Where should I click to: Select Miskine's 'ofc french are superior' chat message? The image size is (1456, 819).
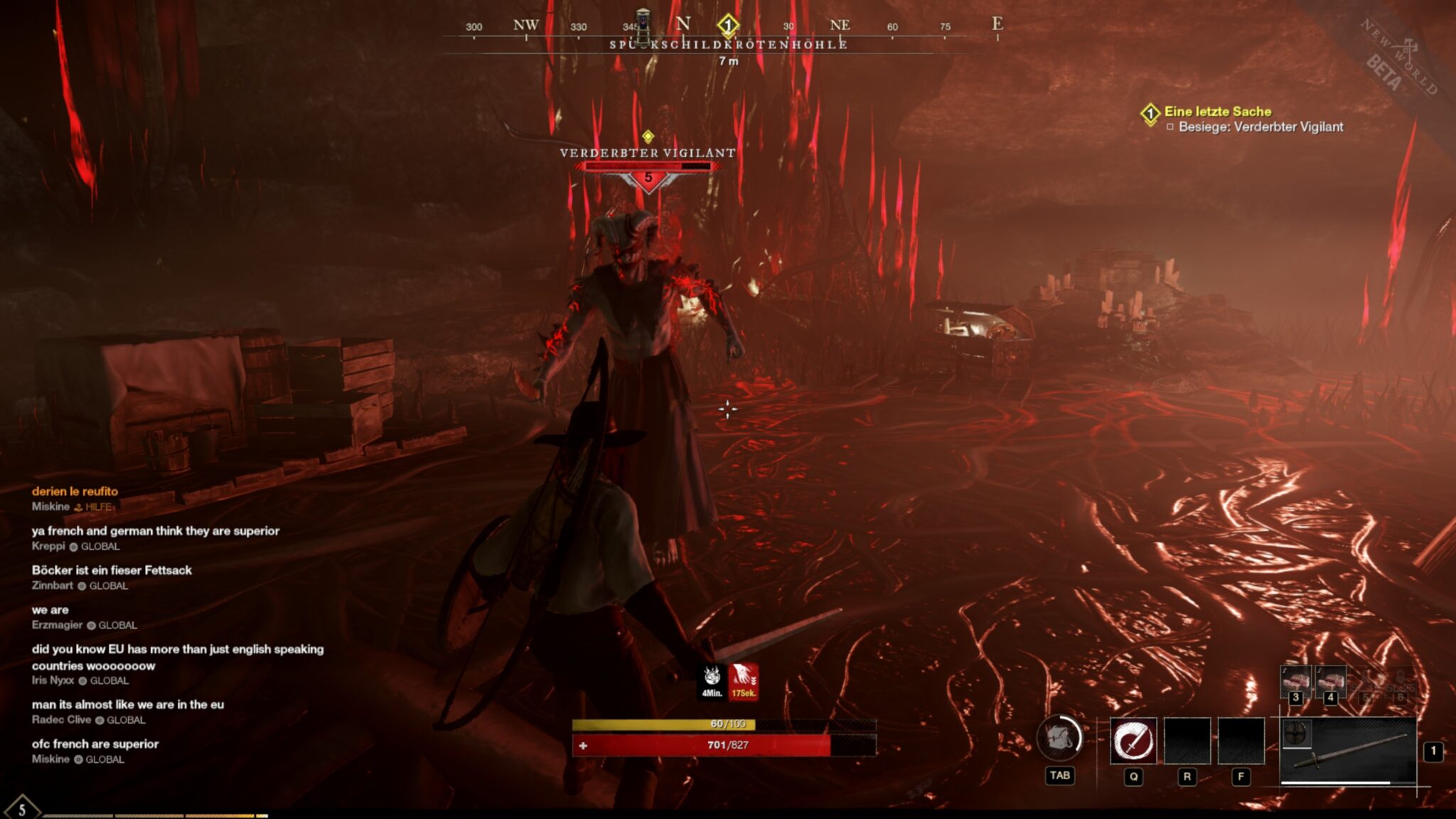(95, 744)
